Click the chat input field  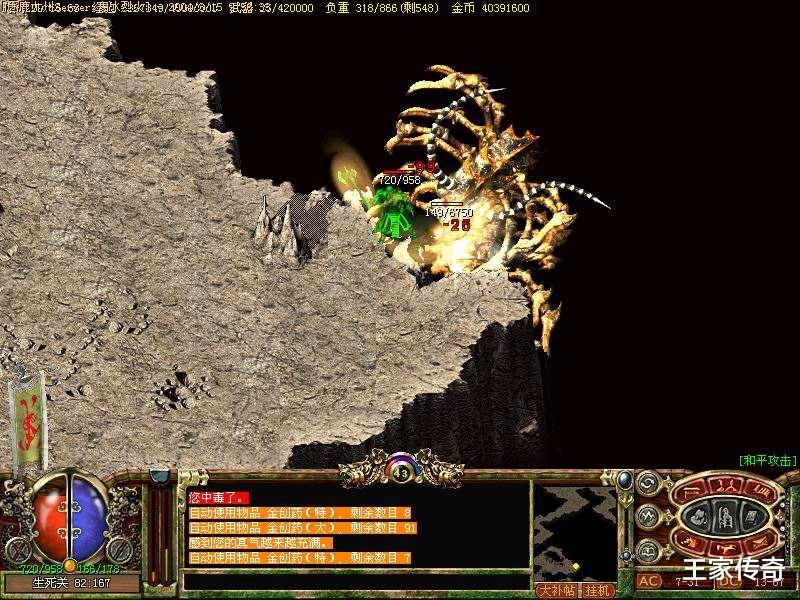point(355,580)
